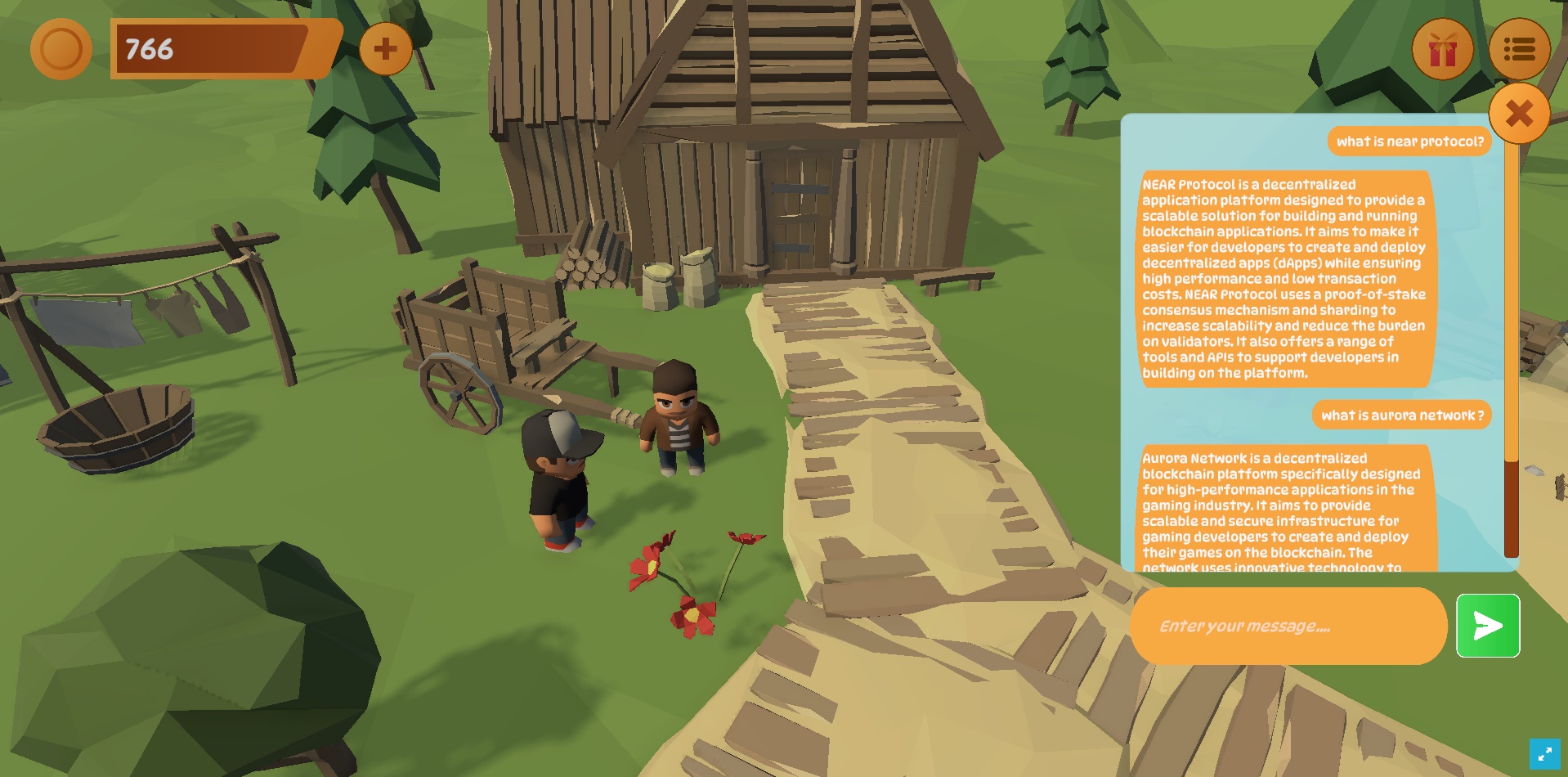This screenshot has height=777, width=1568.
Task: Select the 'what is aurora network?' chat message
Action: pos(1401,415)
